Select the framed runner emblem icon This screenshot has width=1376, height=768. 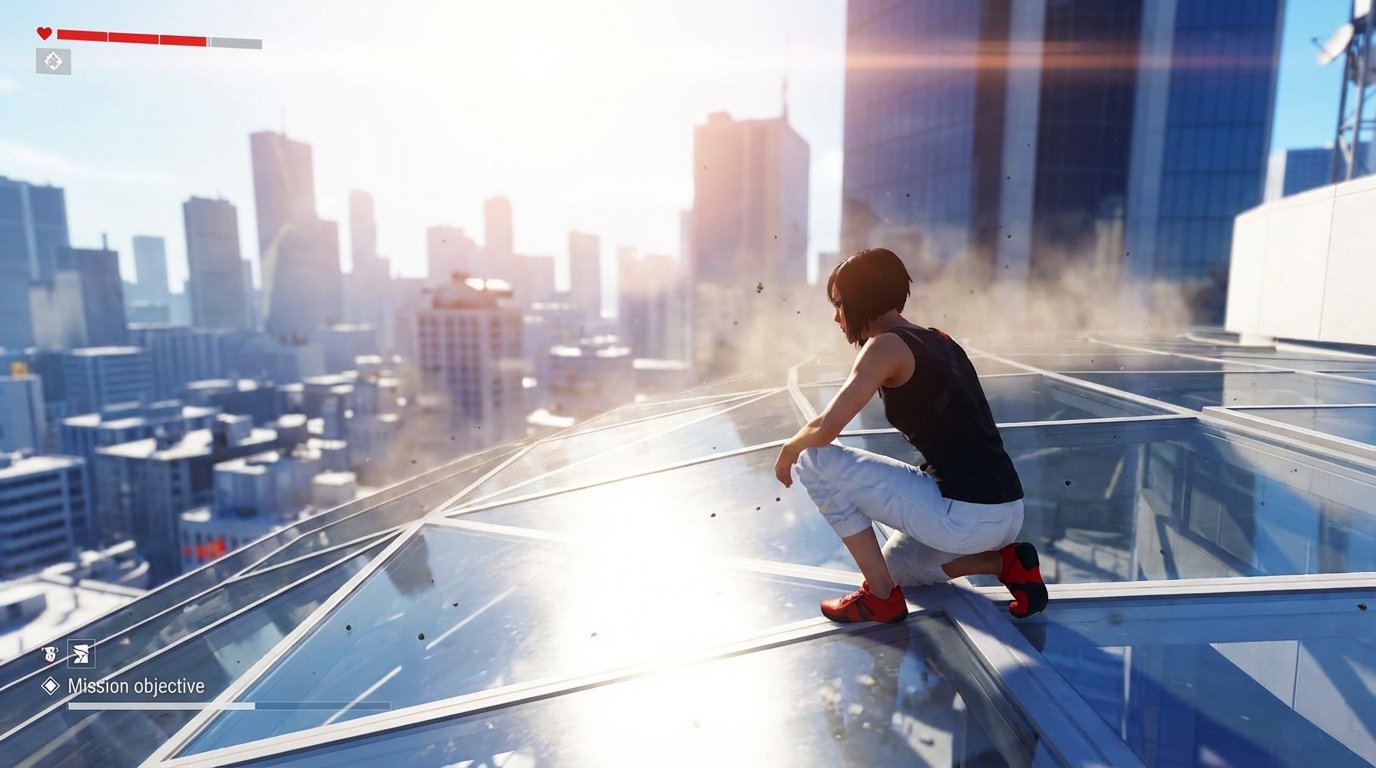pyautogui.click(x=81, y=654)
